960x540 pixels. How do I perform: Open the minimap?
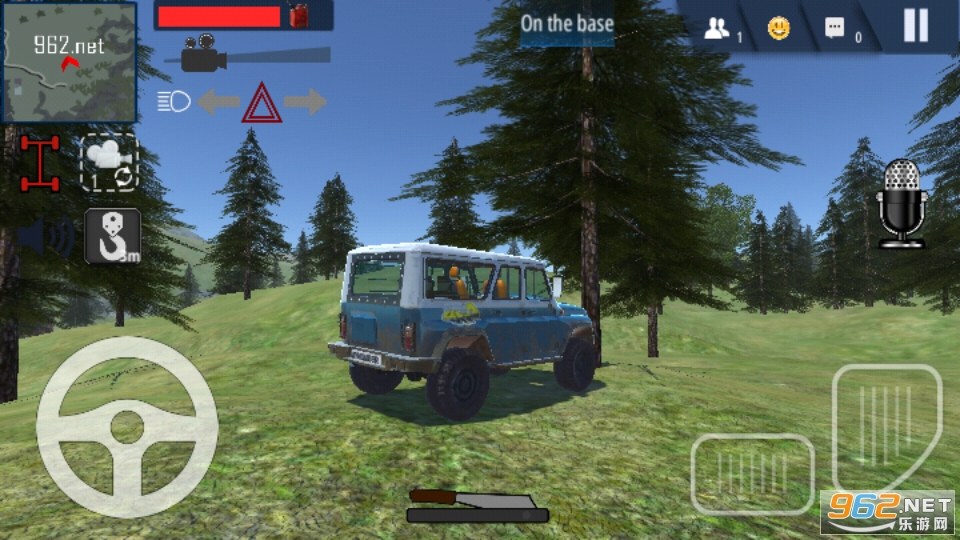[x=69, y=62]
